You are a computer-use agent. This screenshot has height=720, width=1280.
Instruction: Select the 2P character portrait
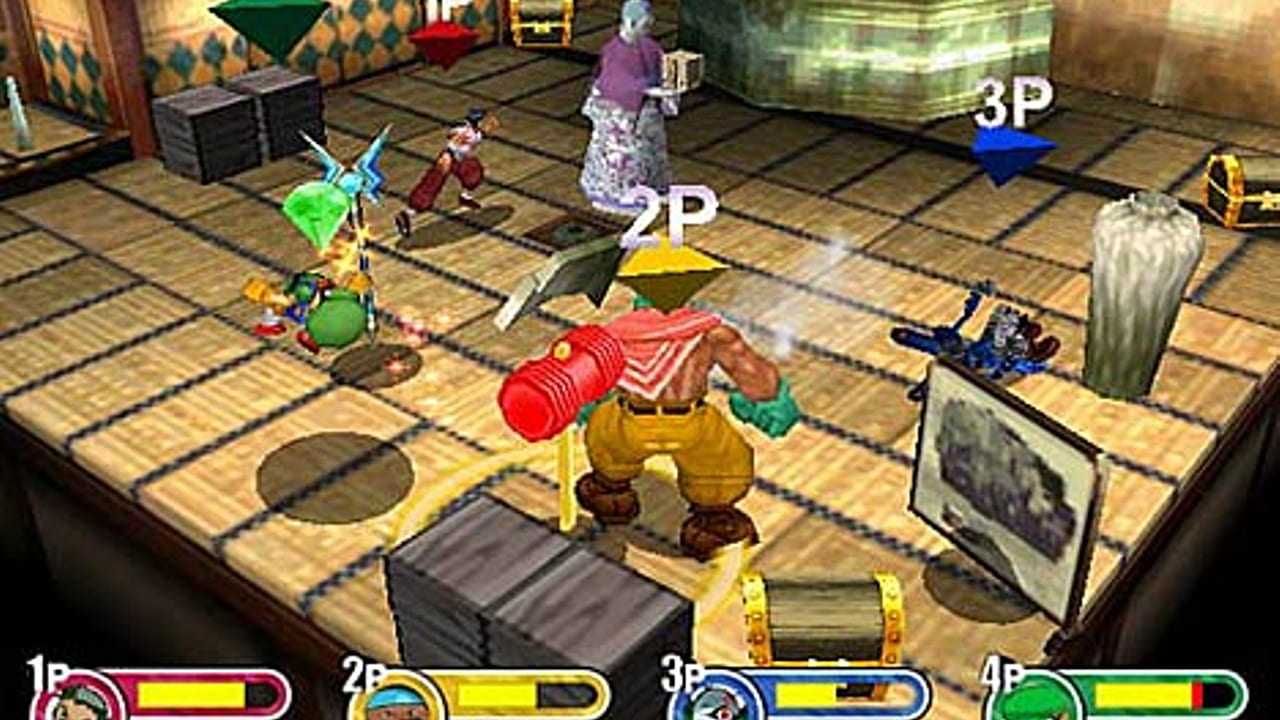[397, 699]
